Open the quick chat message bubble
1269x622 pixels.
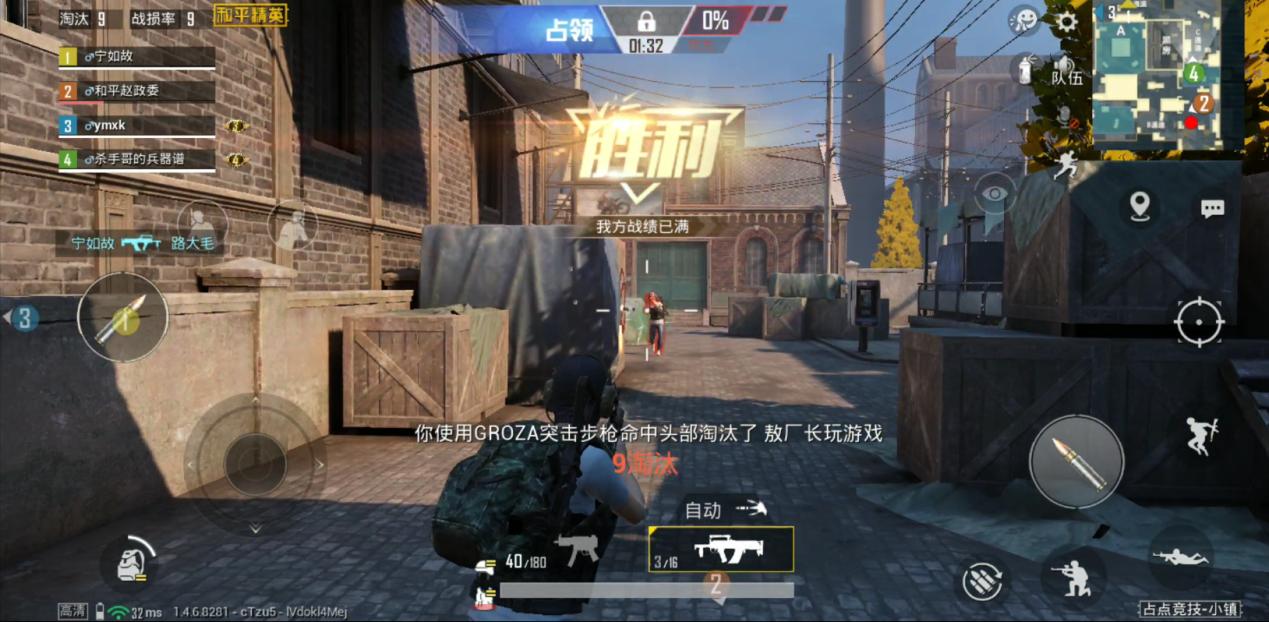click(1212, 208)
